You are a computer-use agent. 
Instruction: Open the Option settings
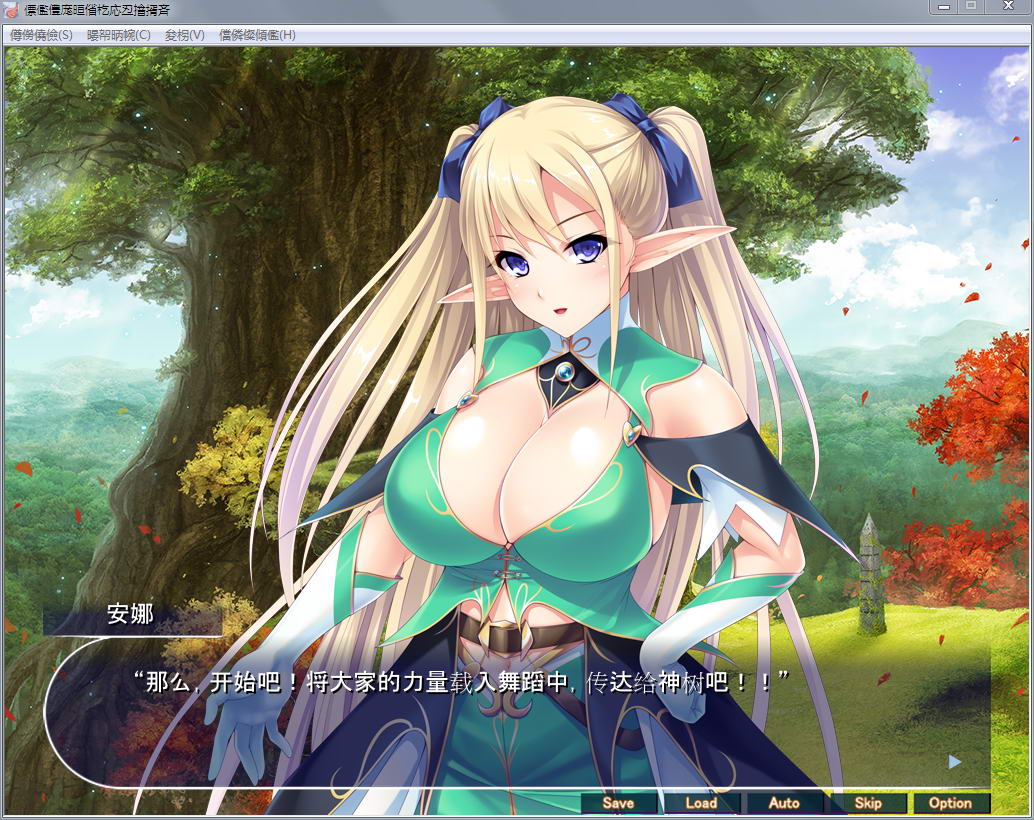point(950,803)
